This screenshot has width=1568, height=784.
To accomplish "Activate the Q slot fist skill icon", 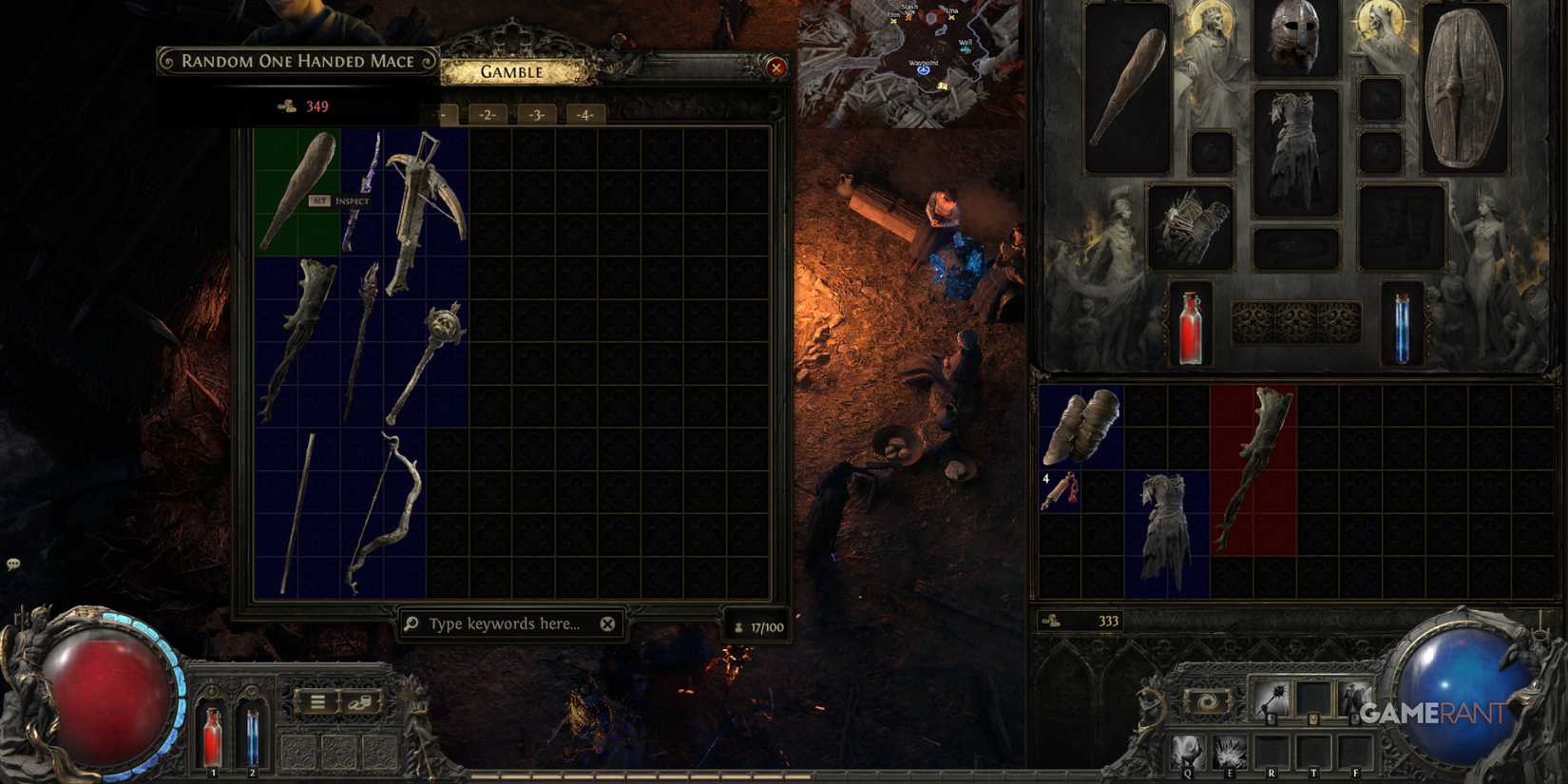I will click(1187, 751).
